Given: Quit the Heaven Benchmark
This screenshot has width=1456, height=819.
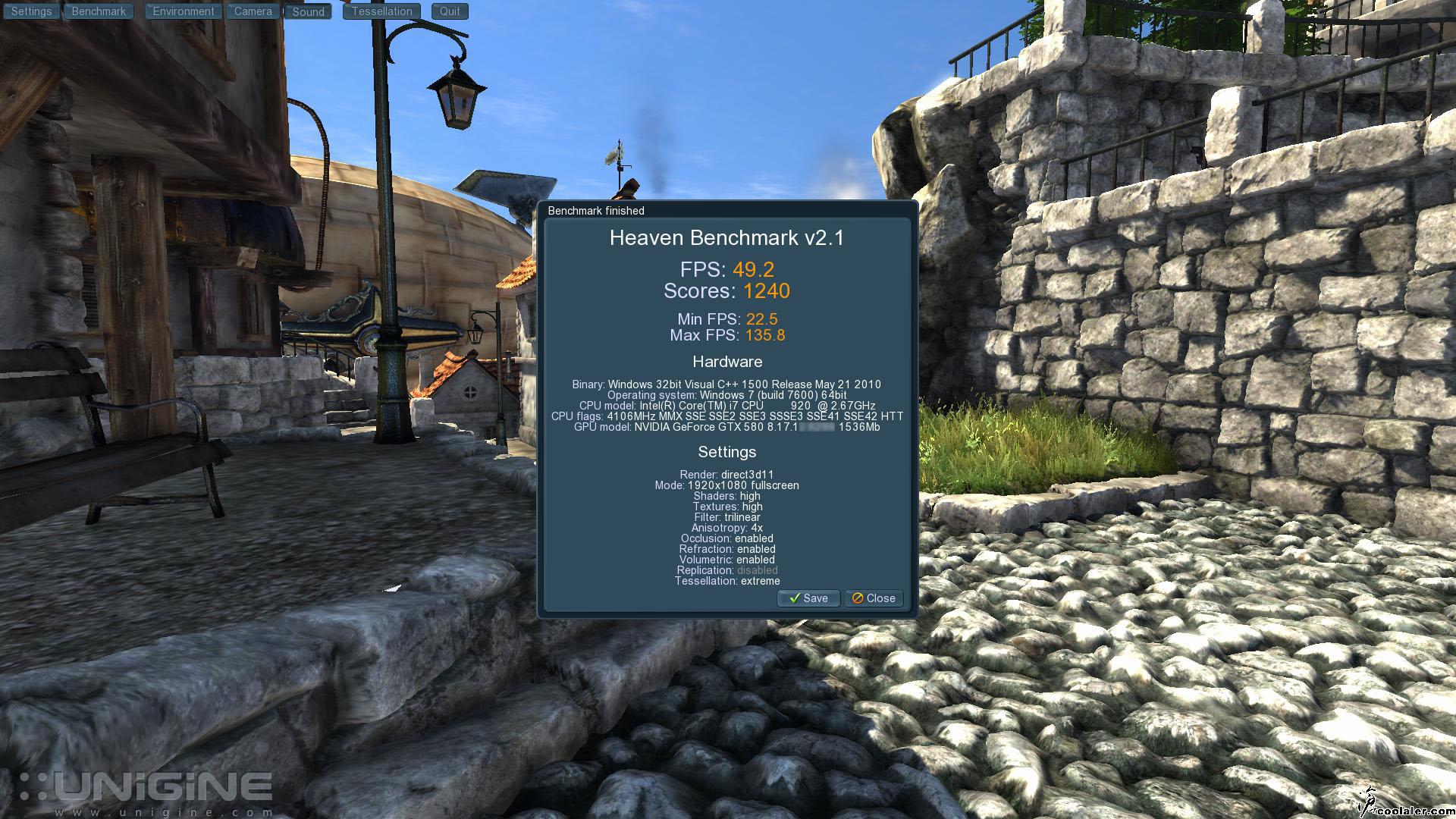Looking at the screenshot, I should pos(450,11).
